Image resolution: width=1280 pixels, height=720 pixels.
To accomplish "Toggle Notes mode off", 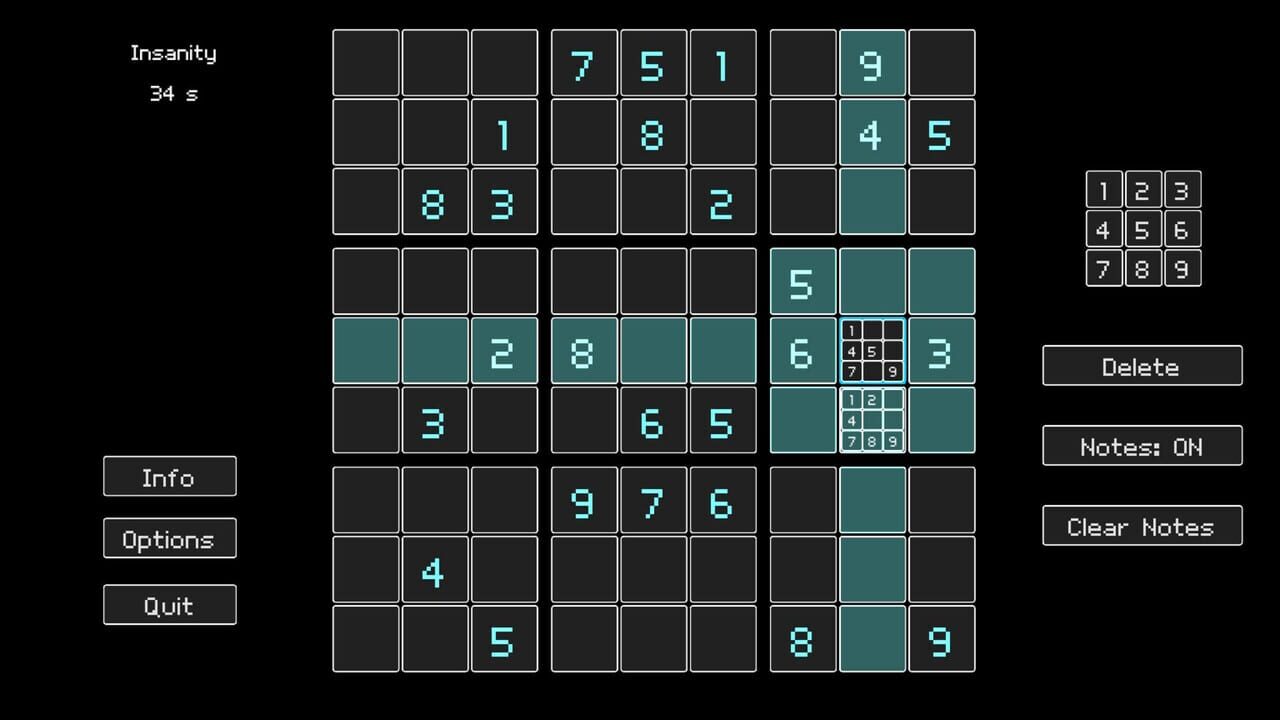I will coord(1142,446).
